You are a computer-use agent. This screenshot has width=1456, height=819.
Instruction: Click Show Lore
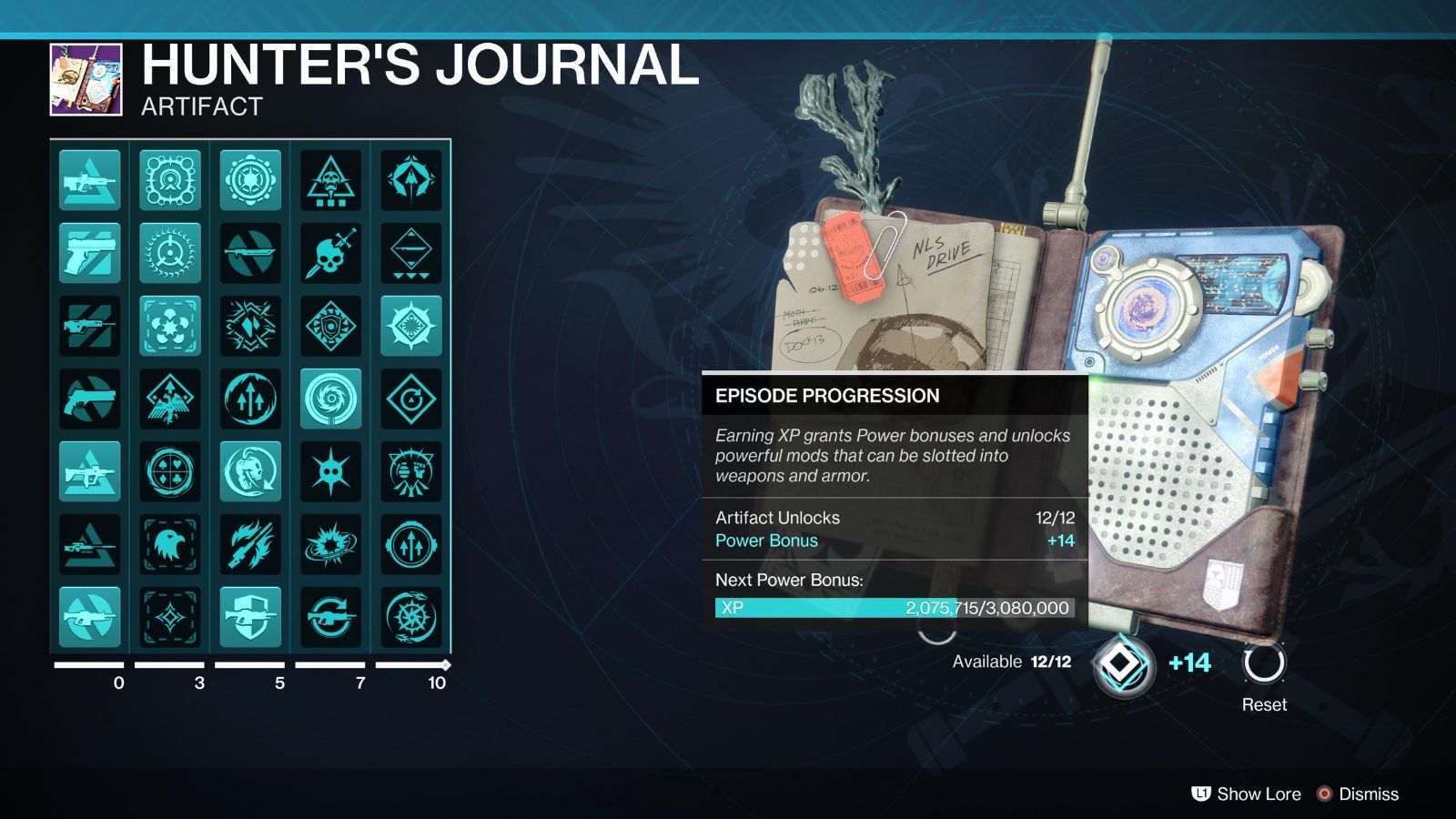click(1259, 794)
